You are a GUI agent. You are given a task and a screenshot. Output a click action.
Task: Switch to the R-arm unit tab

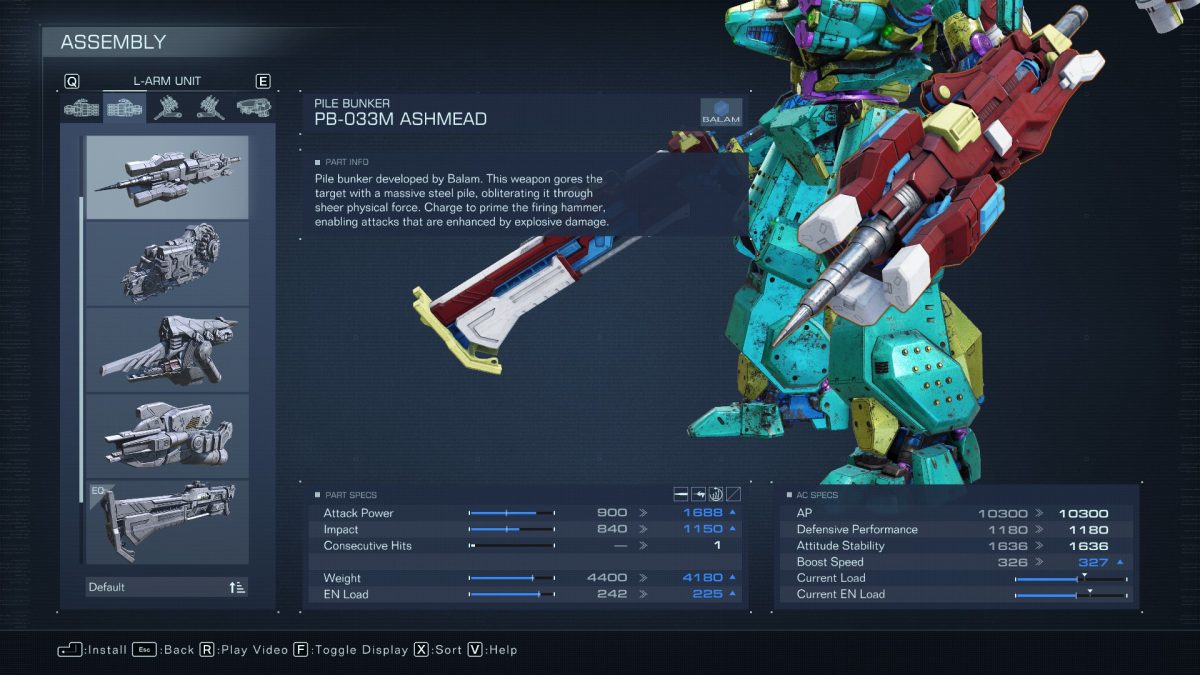[x=81, y=107]
